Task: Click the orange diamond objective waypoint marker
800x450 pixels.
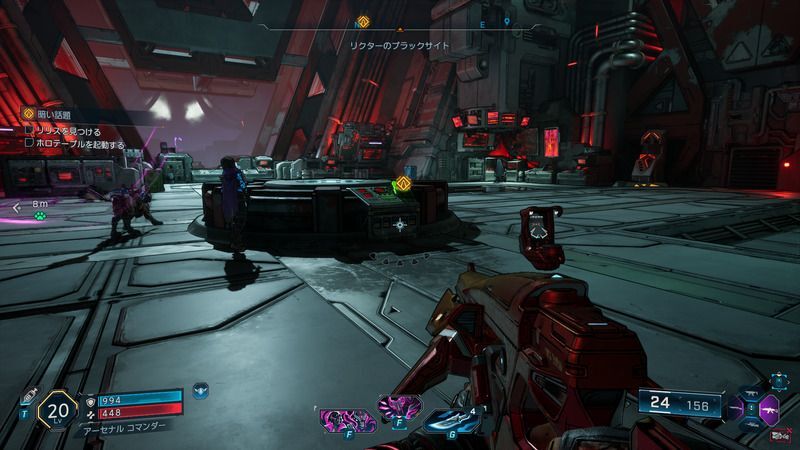Action: pos(405,183)
